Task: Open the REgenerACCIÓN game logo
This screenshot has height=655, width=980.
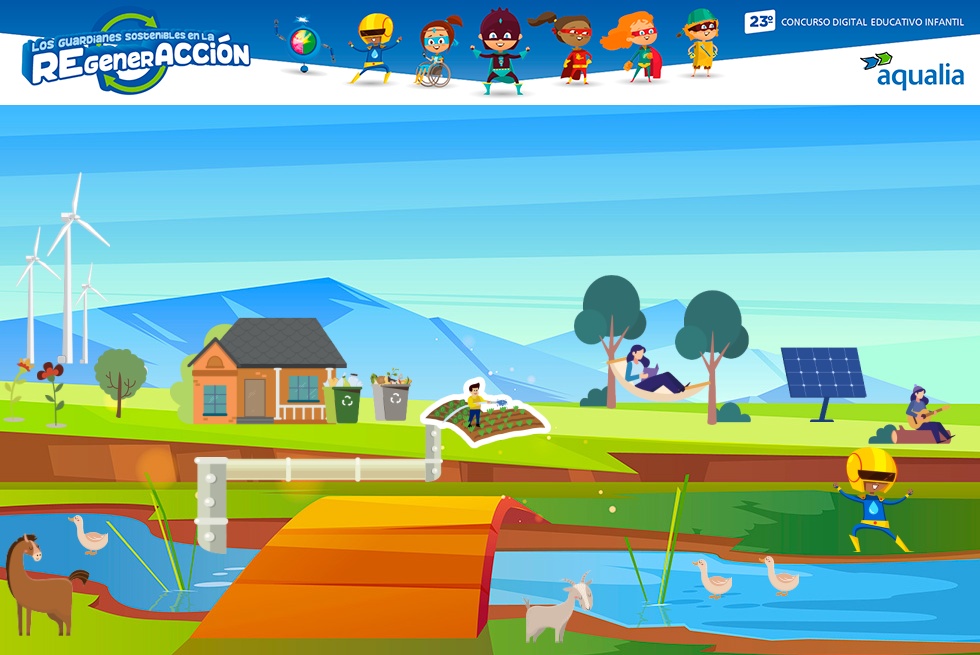Action: point(138,55)
